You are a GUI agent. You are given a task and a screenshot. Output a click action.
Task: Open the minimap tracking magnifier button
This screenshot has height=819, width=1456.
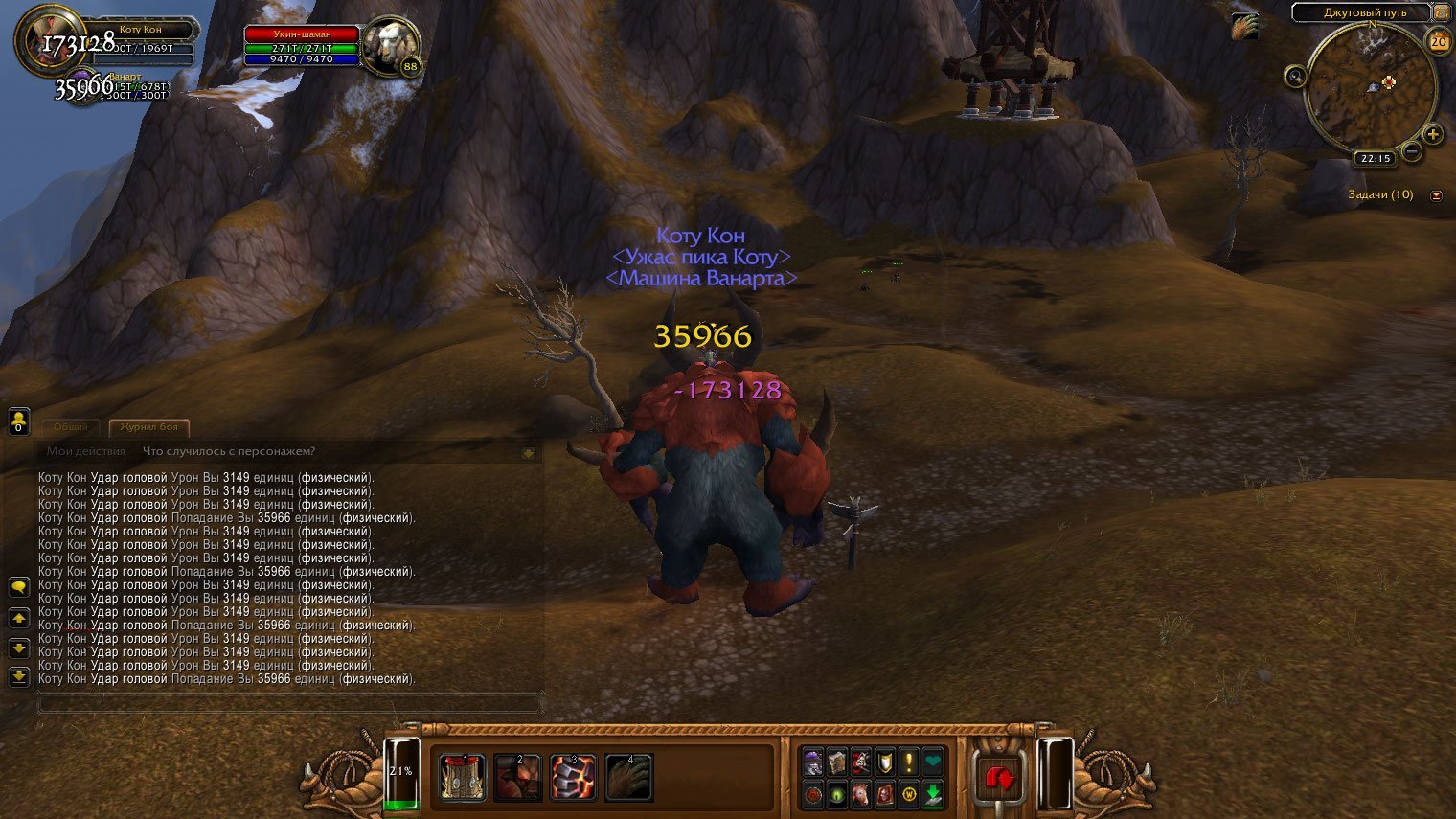tap(1295, 77)
